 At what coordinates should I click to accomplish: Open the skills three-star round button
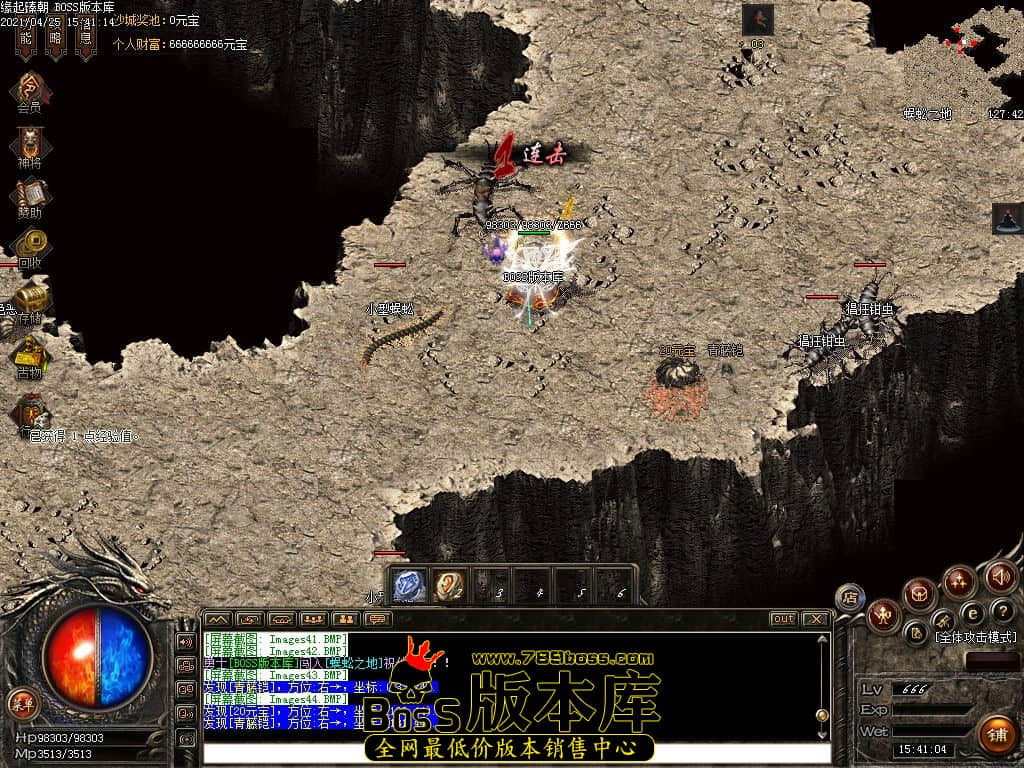tap(959, 580)
